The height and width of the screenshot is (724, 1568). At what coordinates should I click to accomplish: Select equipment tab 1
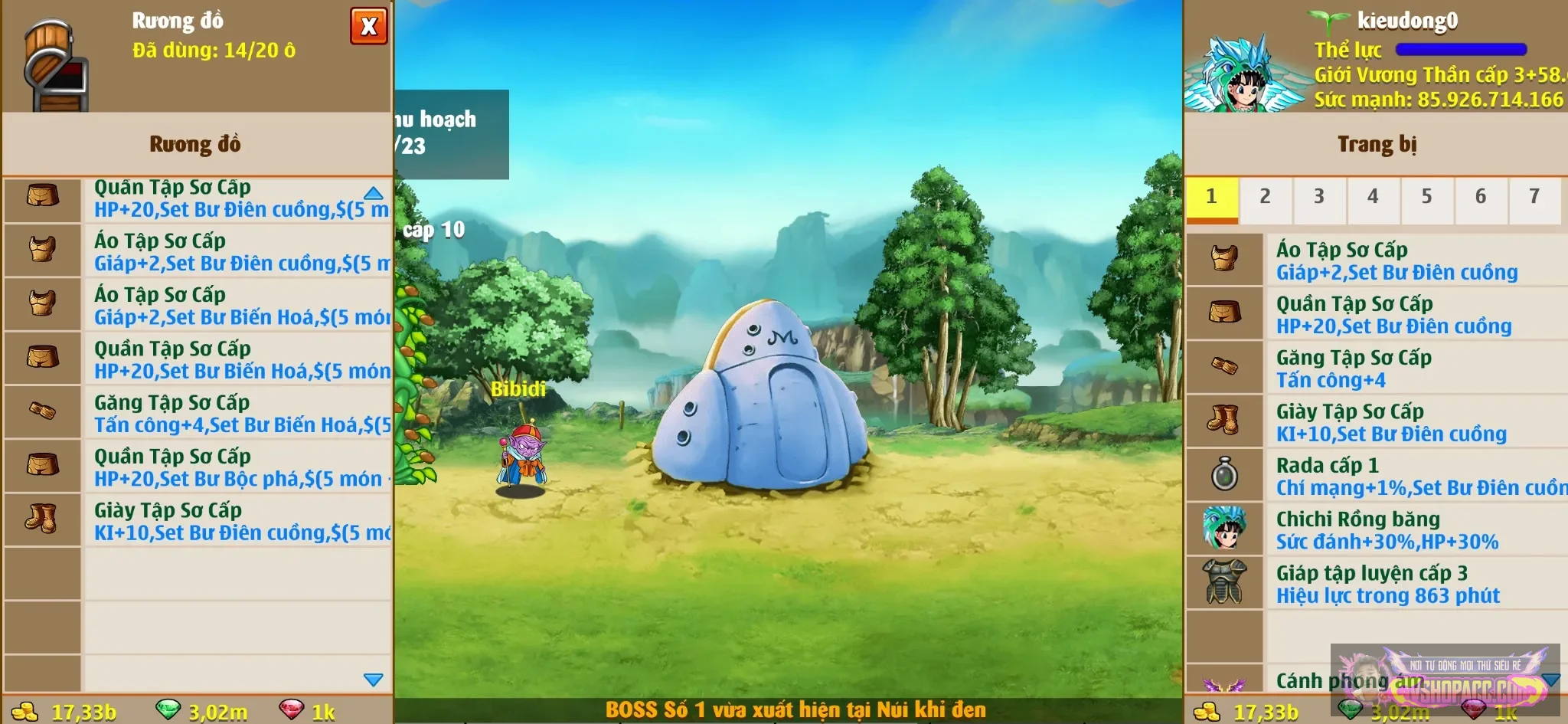tap(1211, 198)
